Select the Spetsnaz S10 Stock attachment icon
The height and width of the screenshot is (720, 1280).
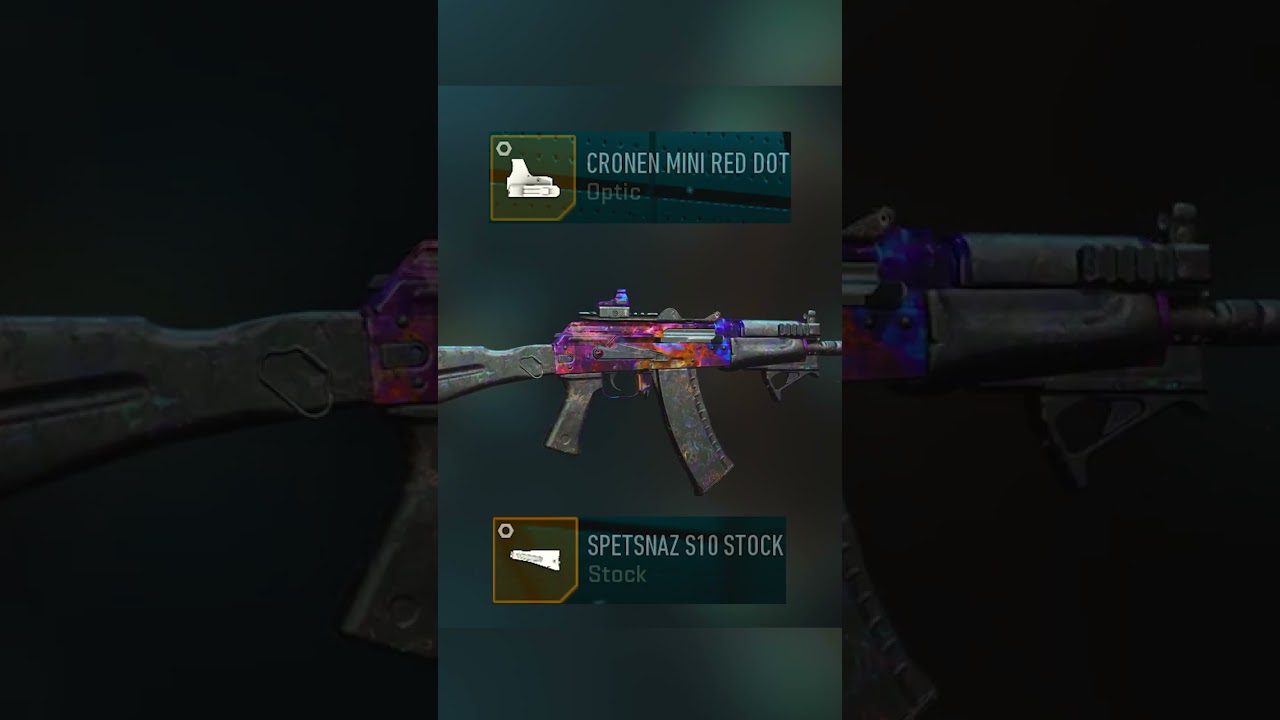(x=533, y=560)
